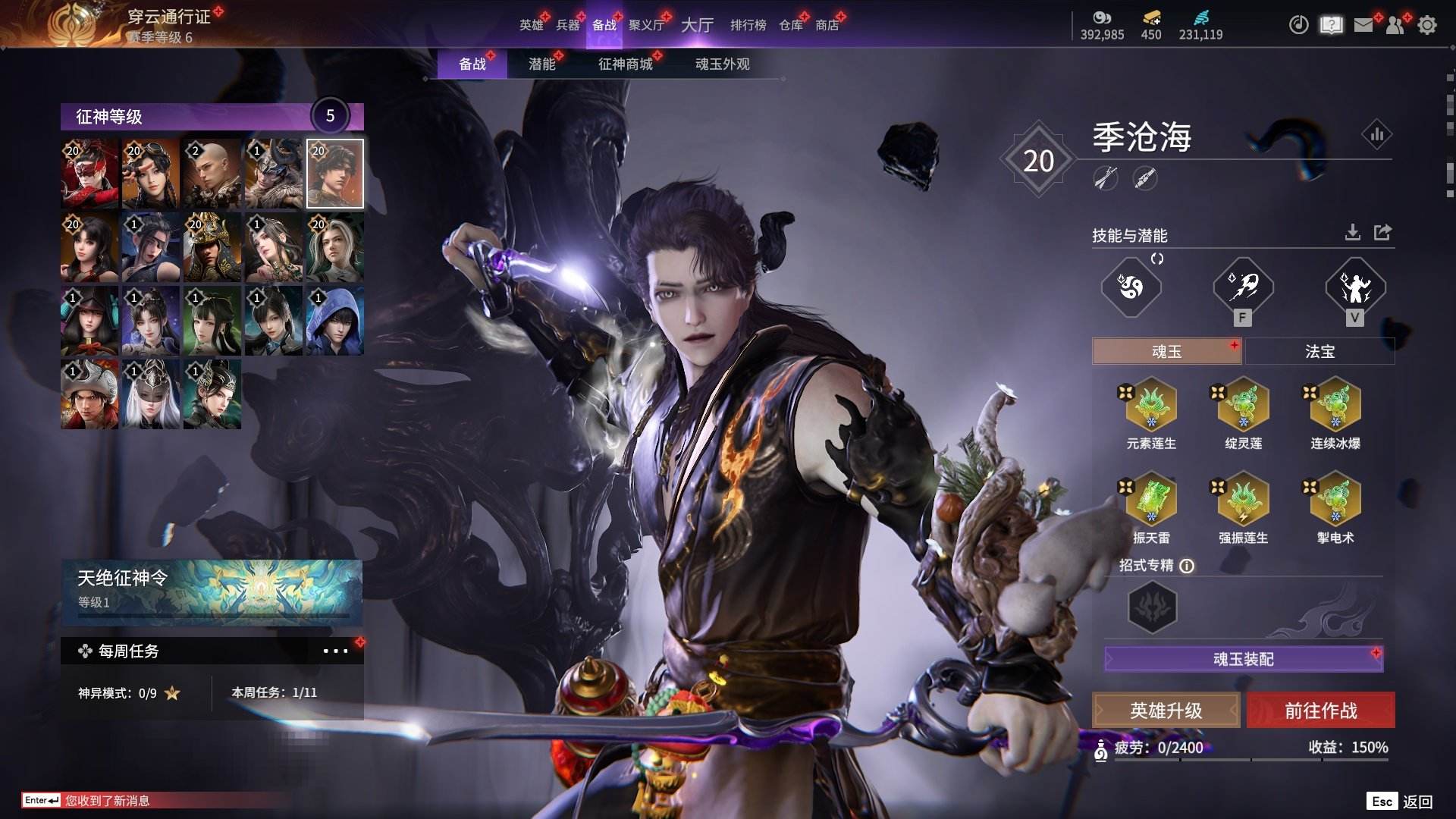Open the 排行榜 leaderboard
Image resolution: width=1456 pixels, height=819 pixels.
point(748,25)
